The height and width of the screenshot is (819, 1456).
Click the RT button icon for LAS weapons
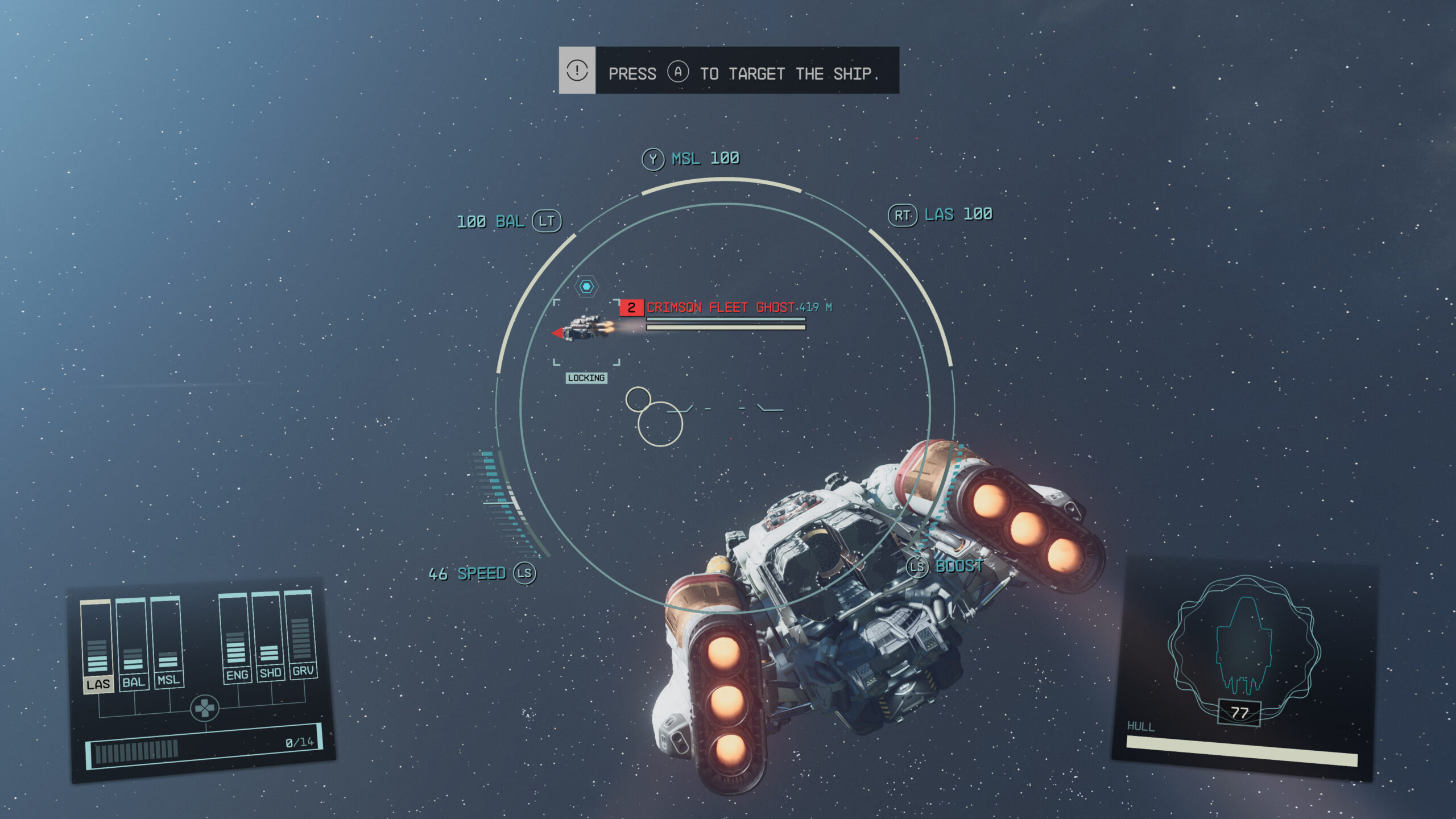pyautogui.click(x=903, y=216)
